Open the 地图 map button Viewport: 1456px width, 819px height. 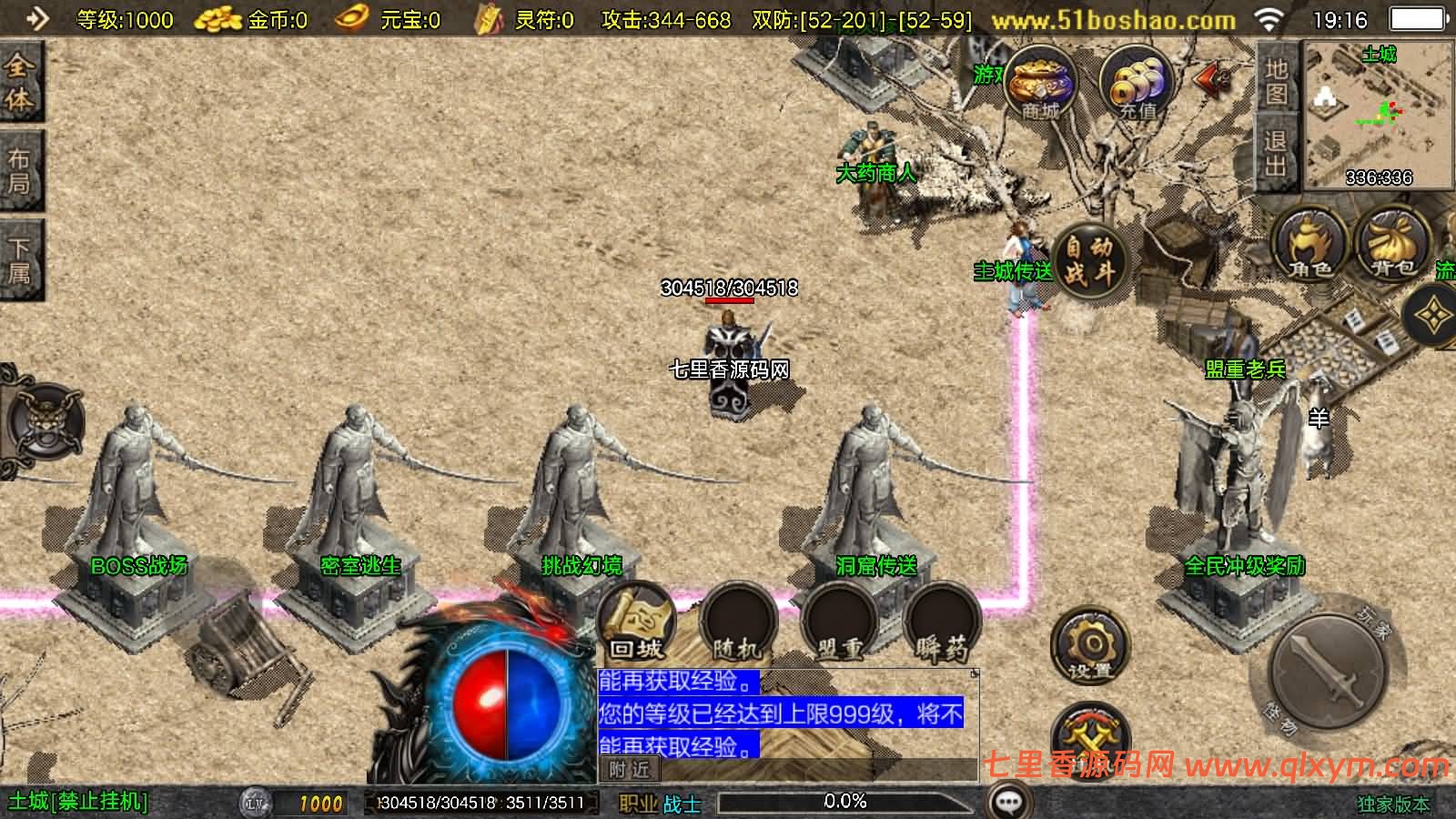point(1277,81)
